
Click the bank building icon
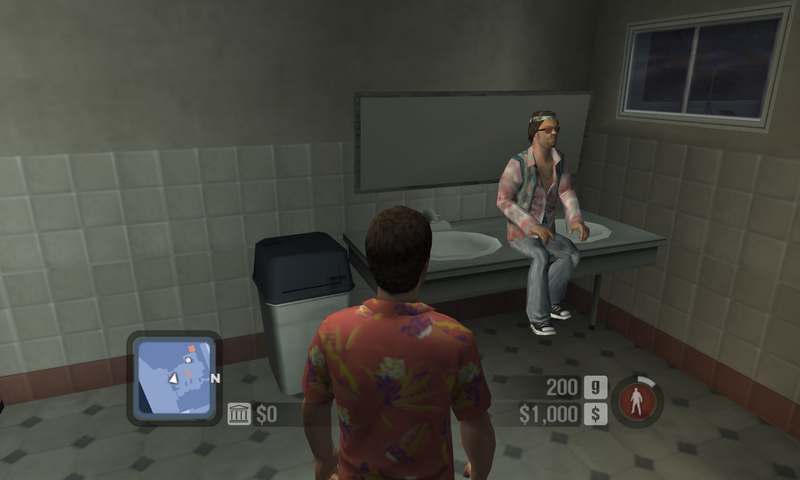[x=239, y=414]
